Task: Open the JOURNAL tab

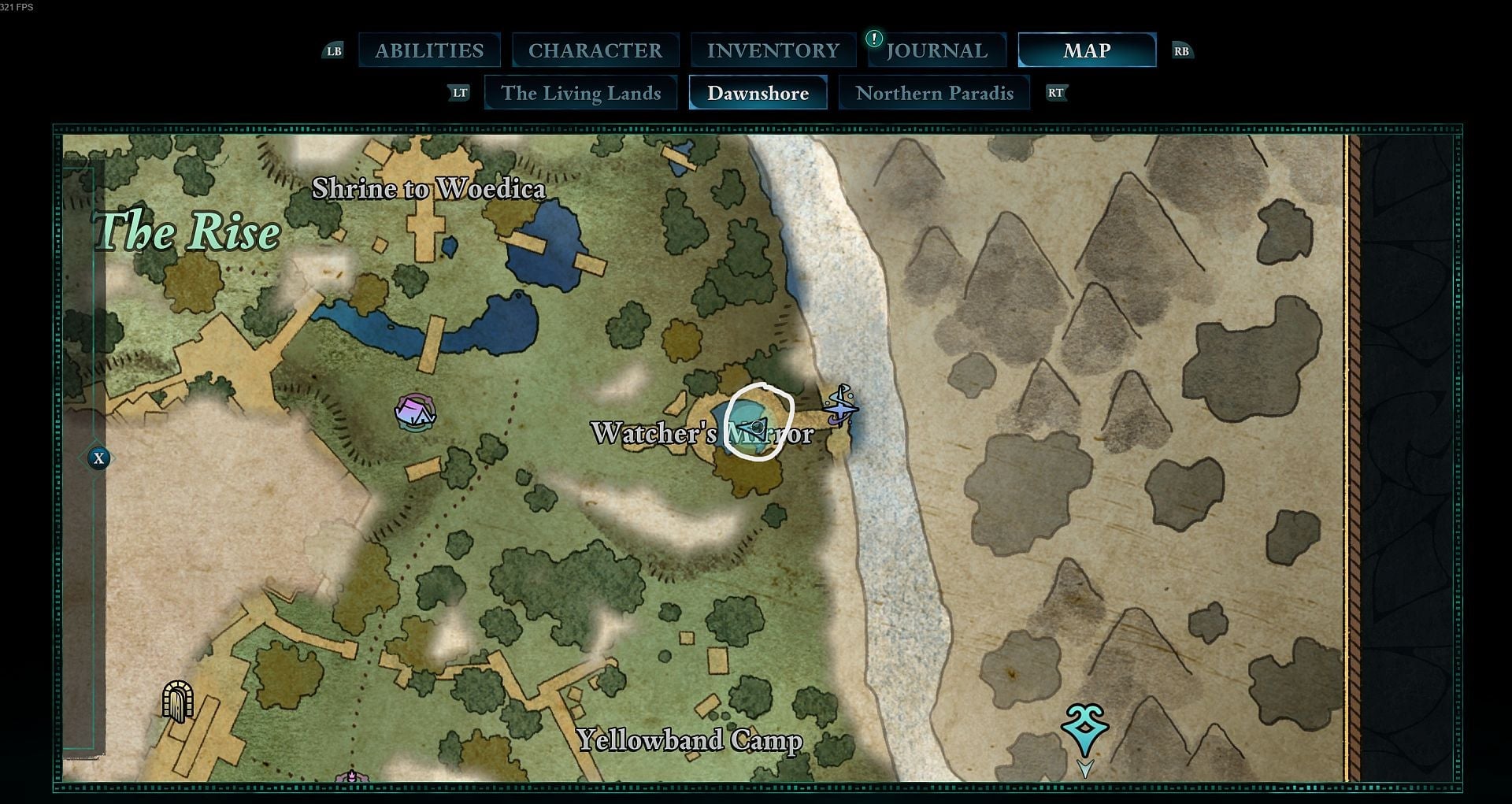Action: [937, 50]
